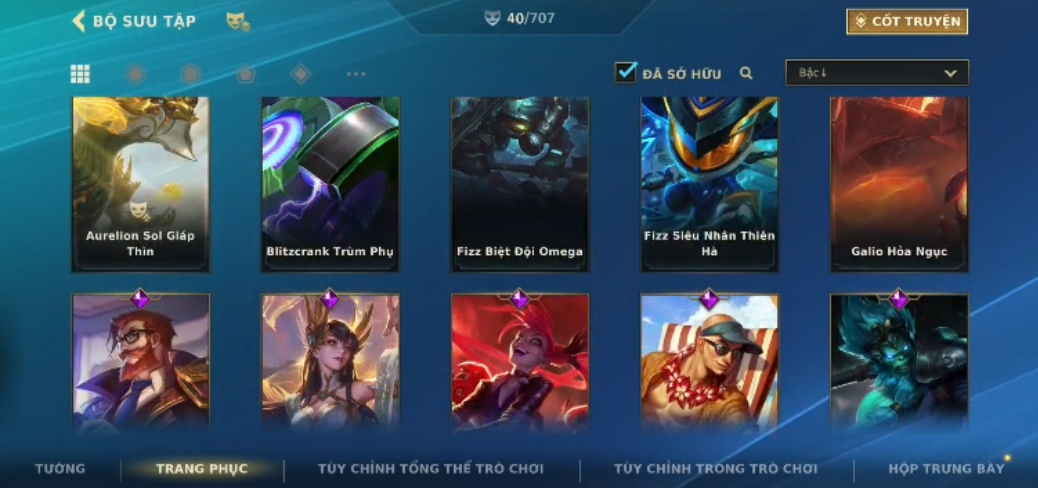Toggle the Đã Sở Hữu checkbox
The image size is (1038, 488).
626,73
